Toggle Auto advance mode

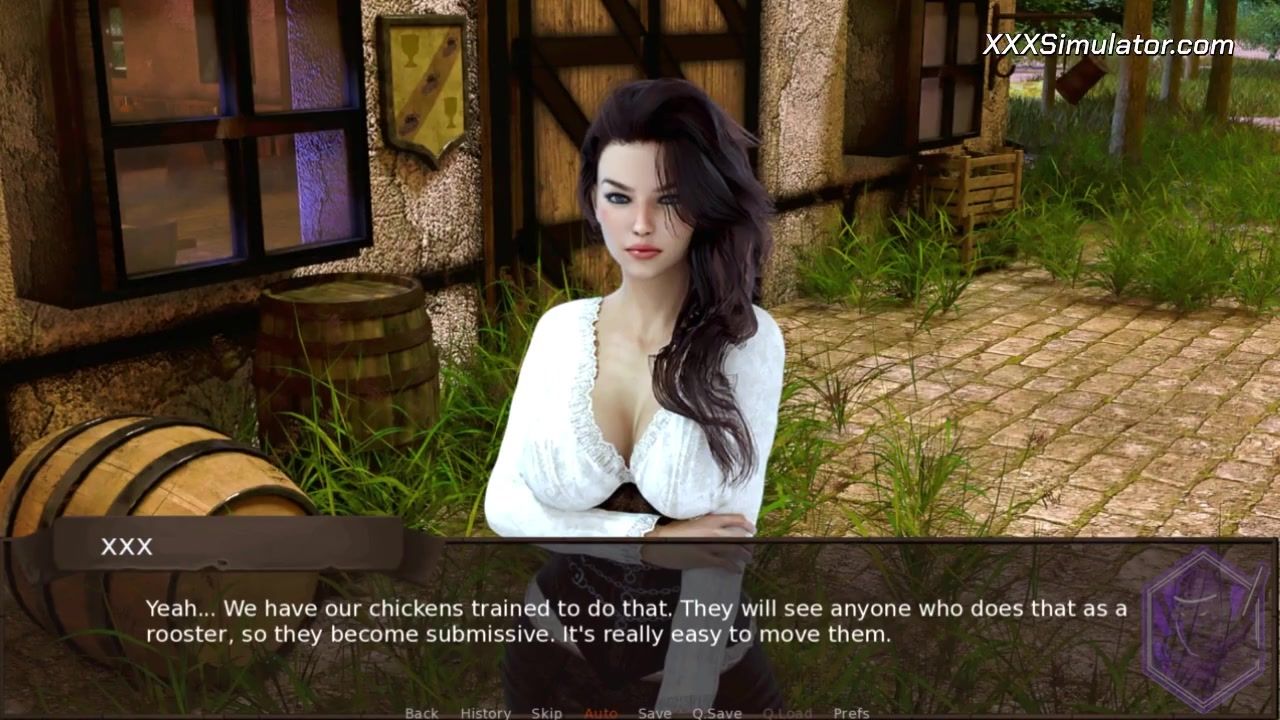[x=600, y=713]
